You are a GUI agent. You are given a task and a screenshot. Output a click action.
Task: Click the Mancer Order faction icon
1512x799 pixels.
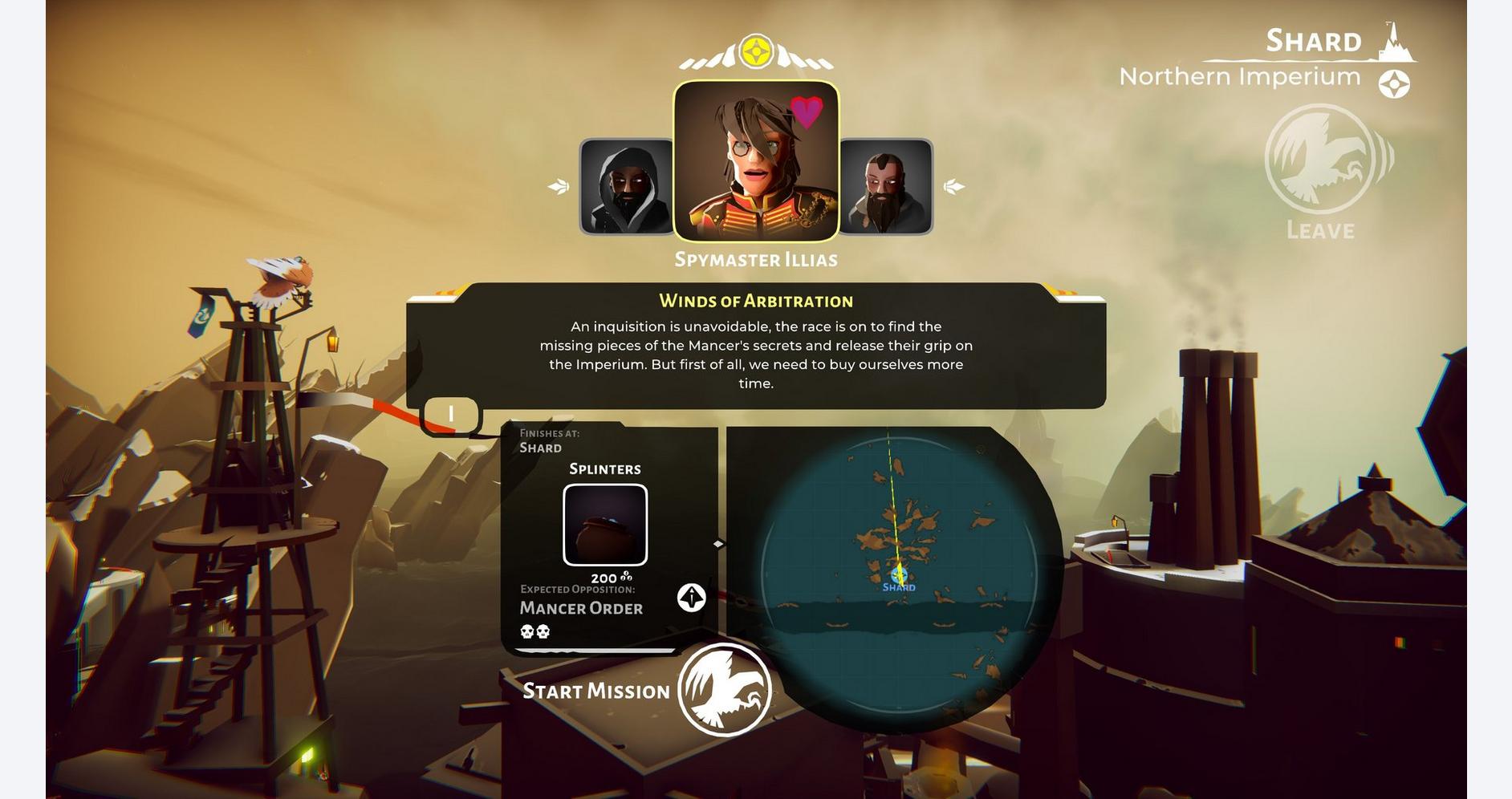(x=691, y=598)
